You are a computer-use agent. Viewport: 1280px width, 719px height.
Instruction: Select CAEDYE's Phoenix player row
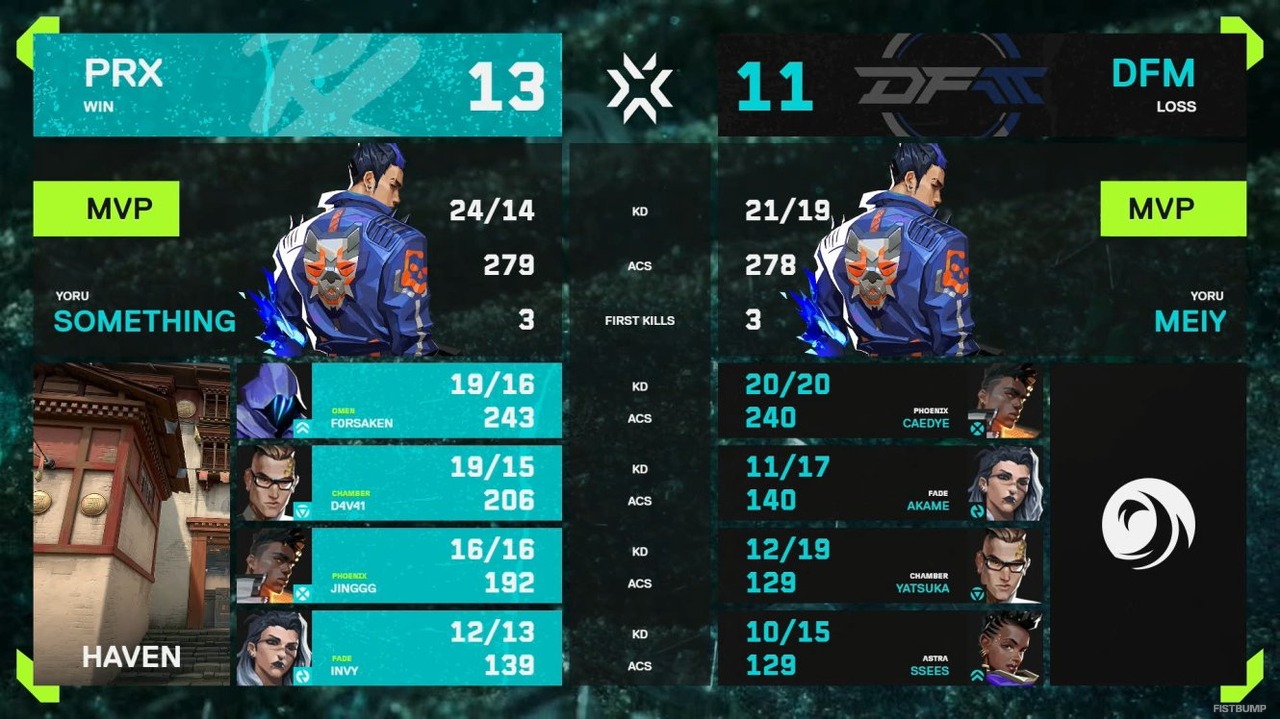coord(880,401)
